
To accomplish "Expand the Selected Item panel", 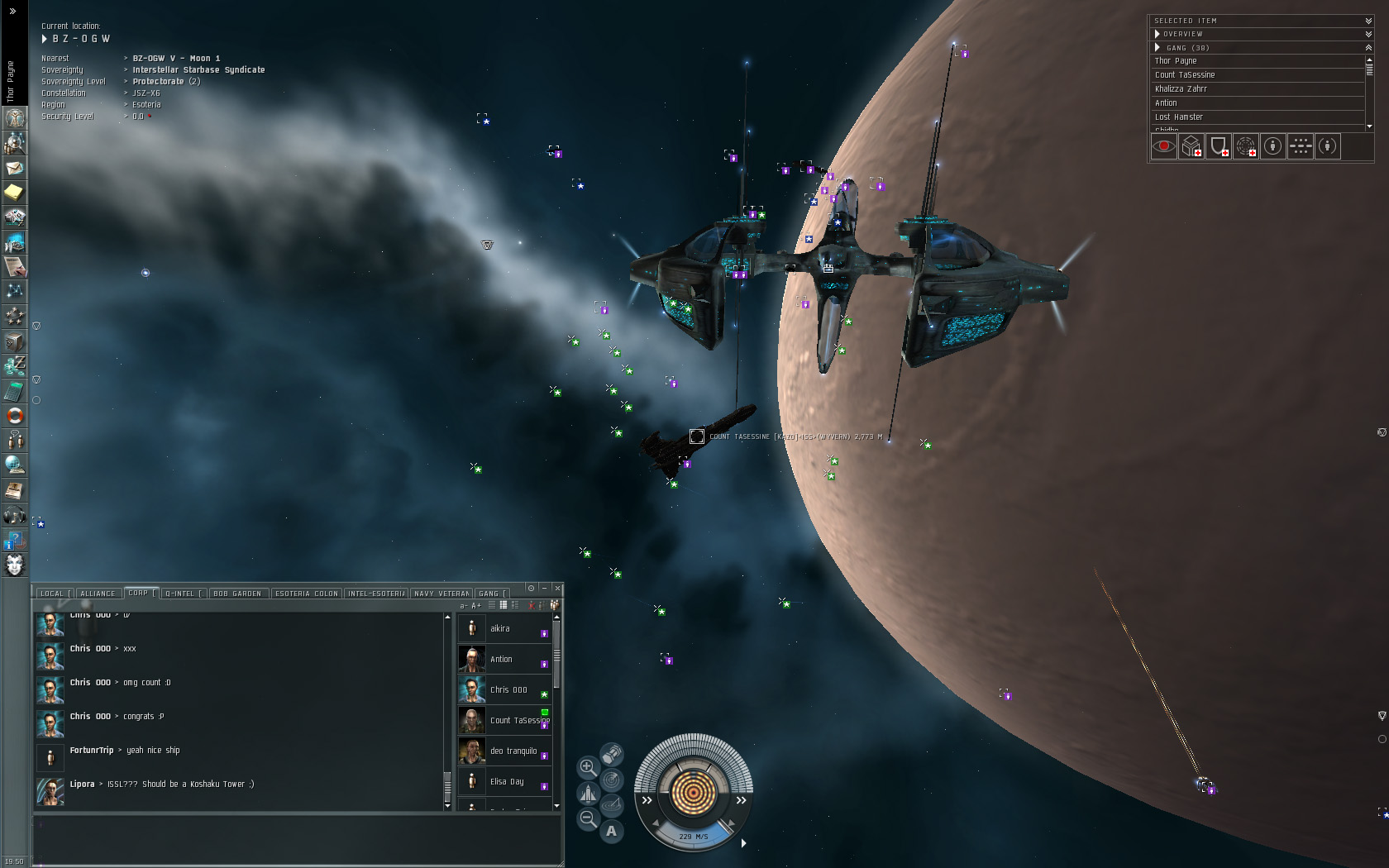I will point(1368,21).
